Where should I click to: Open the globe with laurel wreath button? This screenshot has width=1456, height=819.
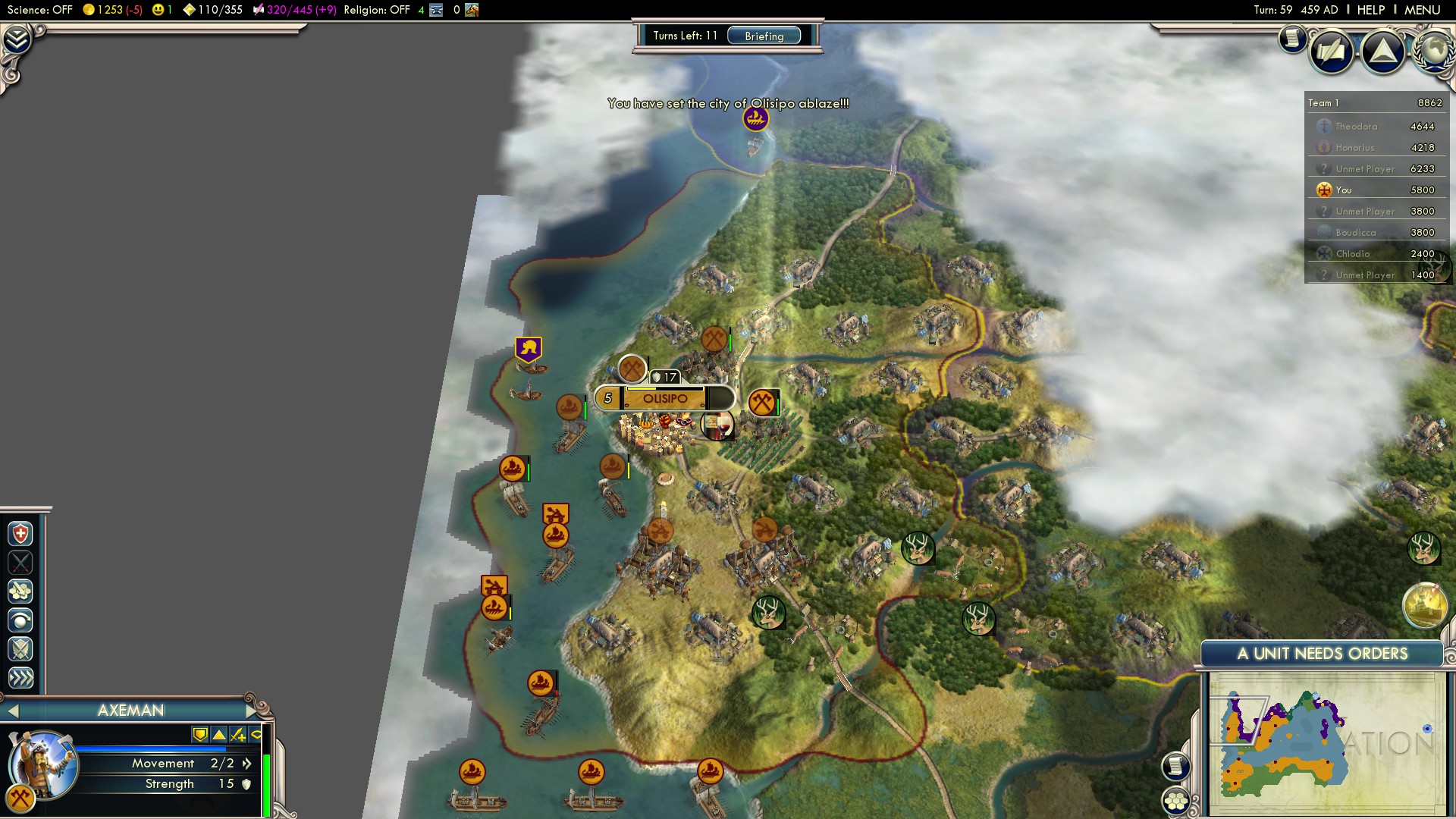pyautogui.click(x=1433, y=50)
